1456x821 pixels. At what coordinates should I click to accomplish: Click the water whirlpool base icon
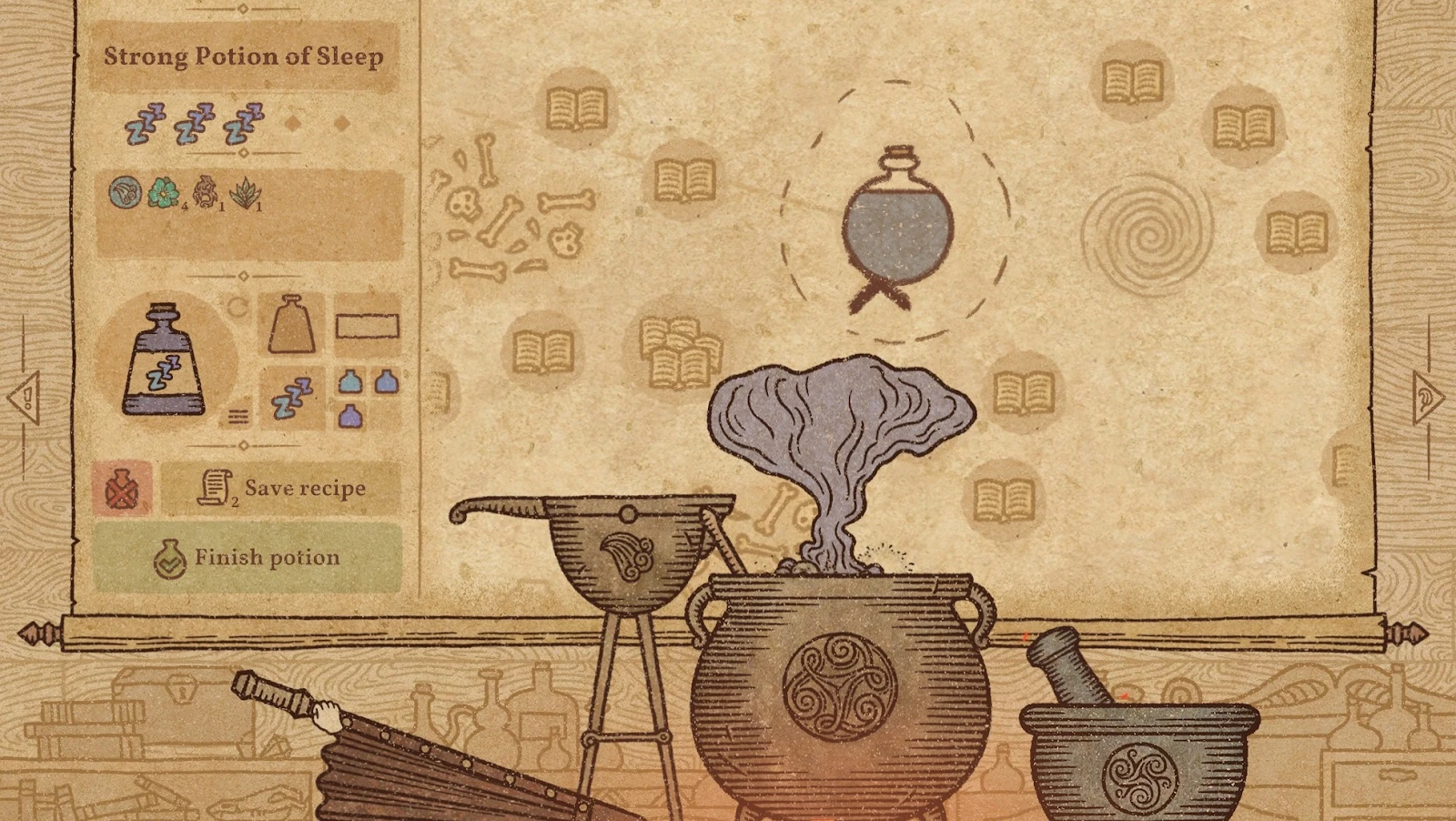click(126, 191)
